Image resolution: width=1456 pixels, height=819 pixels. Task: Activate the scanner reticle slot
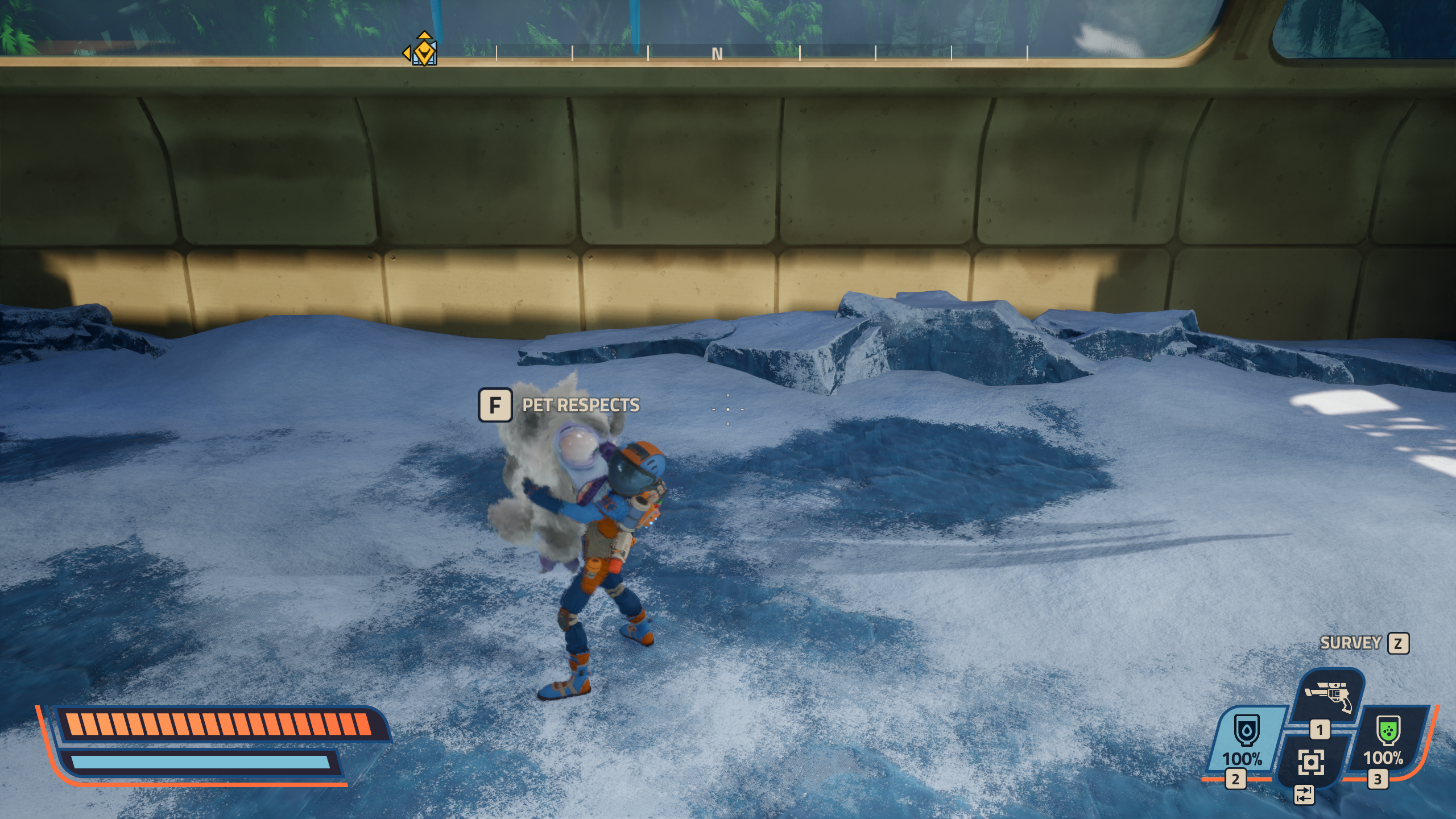coord(1311,762)
